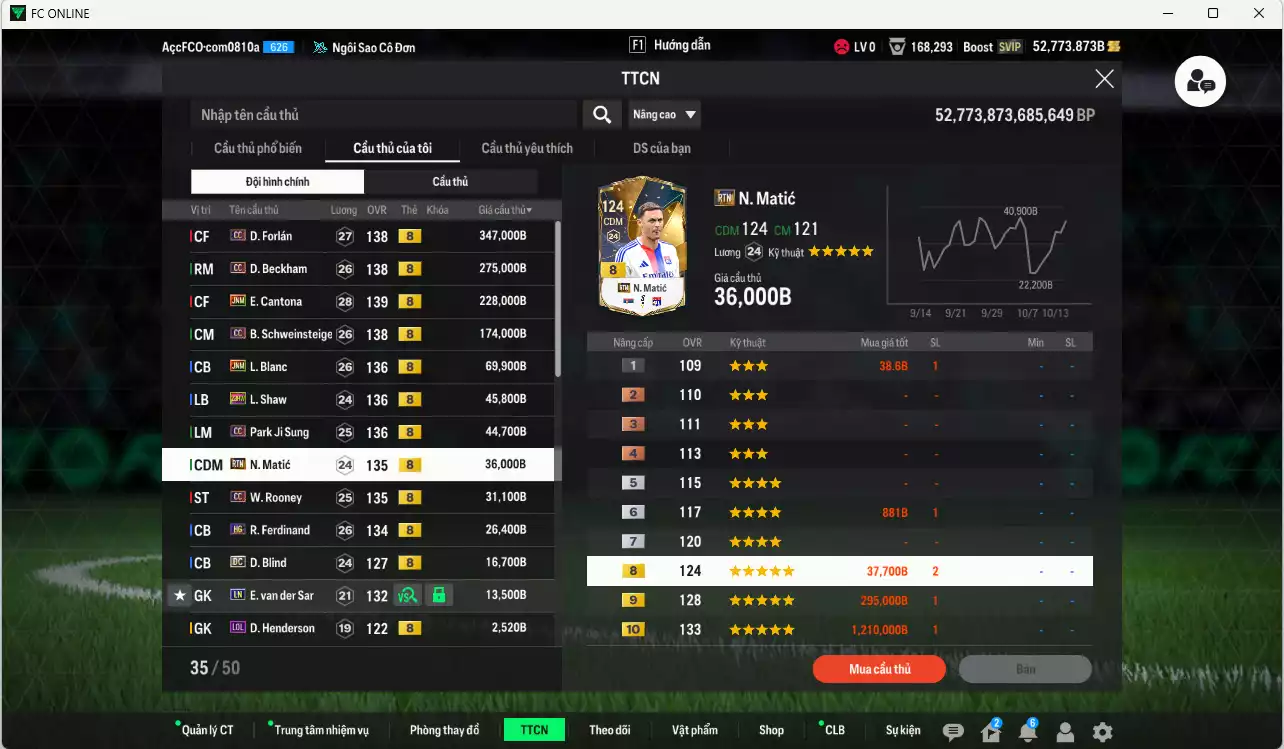Open the chat message icon in bottom bar
The width and height of the screenshot is (1284, 749).
953,732
